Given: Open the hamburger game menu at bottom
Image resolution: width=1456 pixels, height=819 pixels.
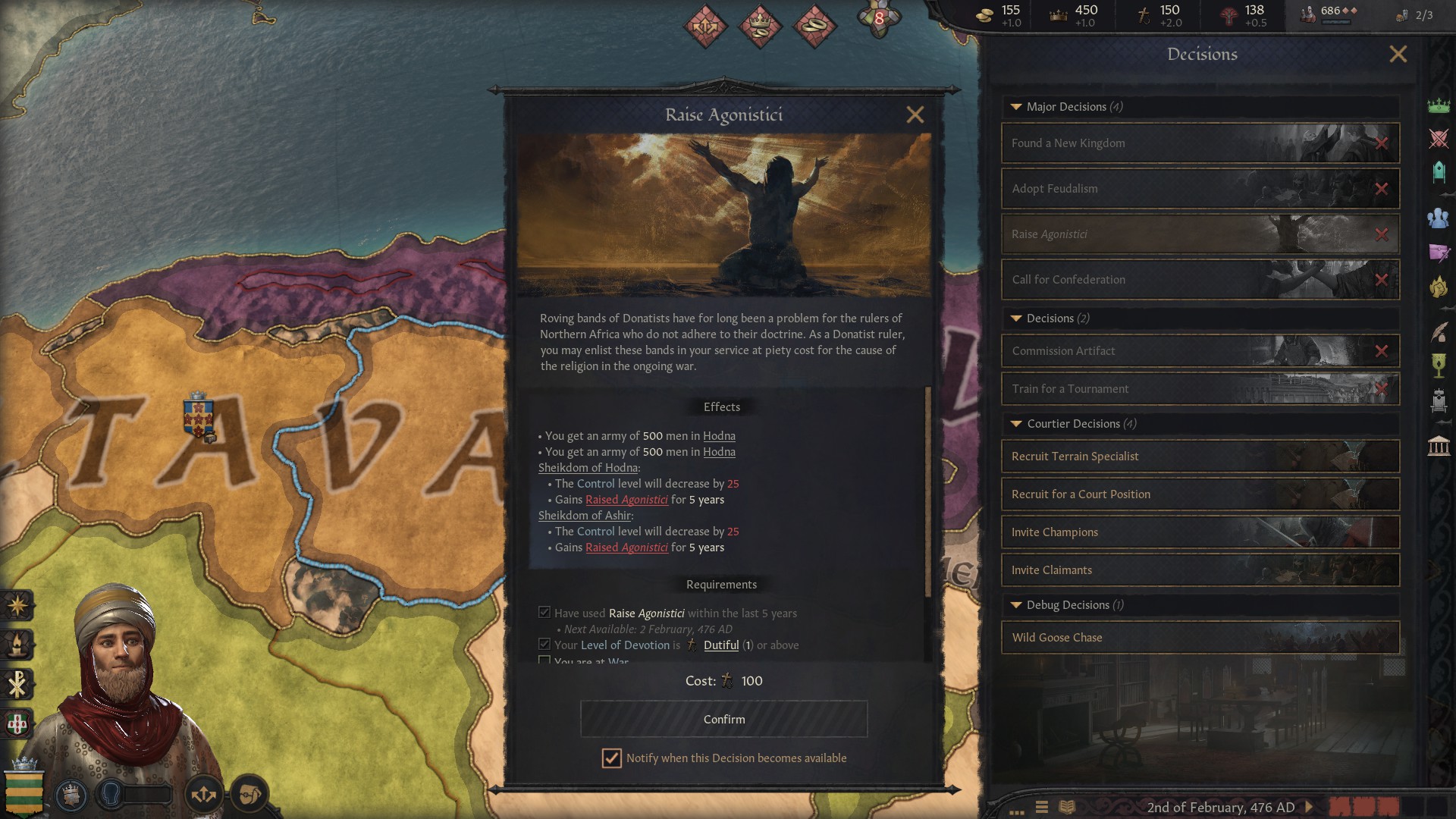Looking at the screenshot, I should click(1042, 807).
